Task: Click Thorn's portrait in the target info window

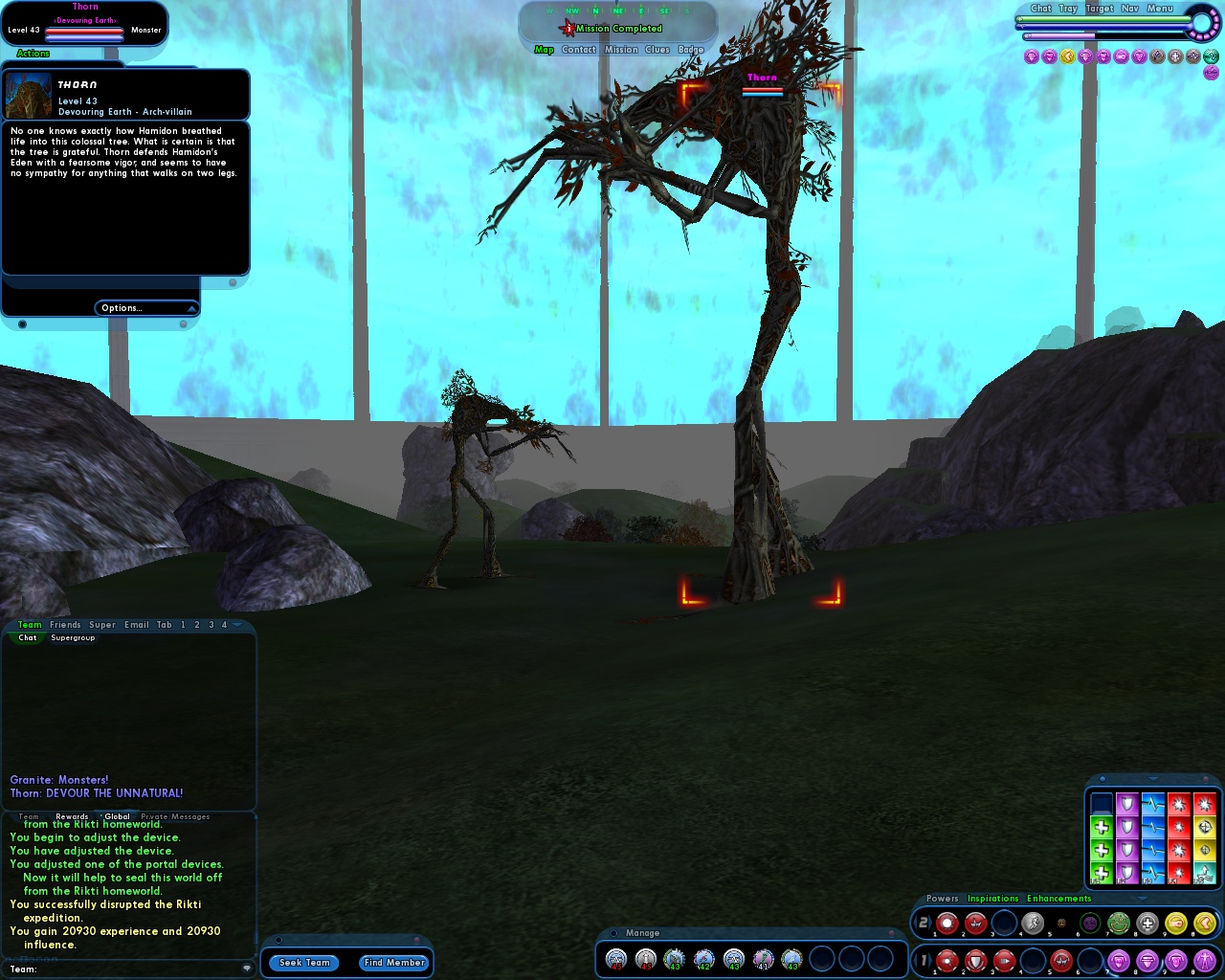Action: [27, 94]
